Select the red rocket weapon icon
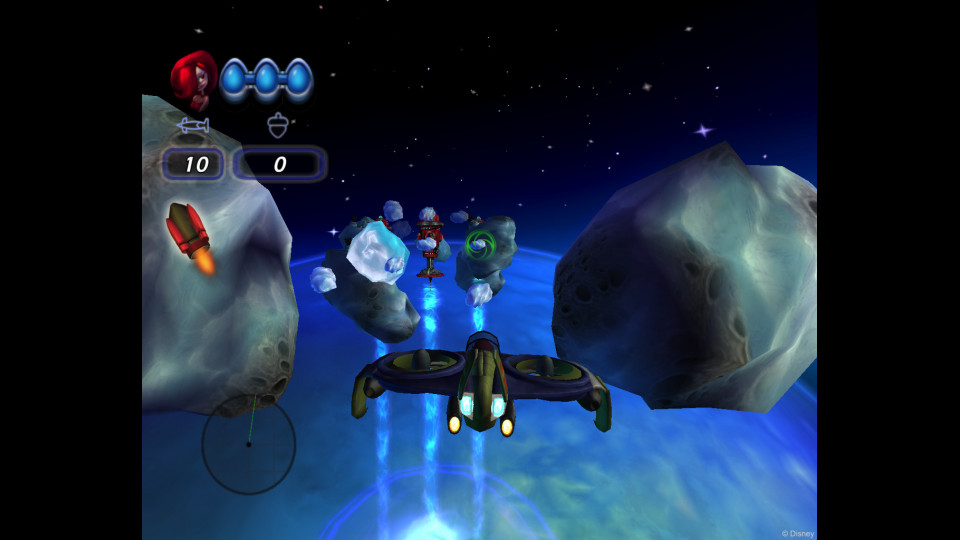This screenshot has height=540, width=960. (189, 237)
